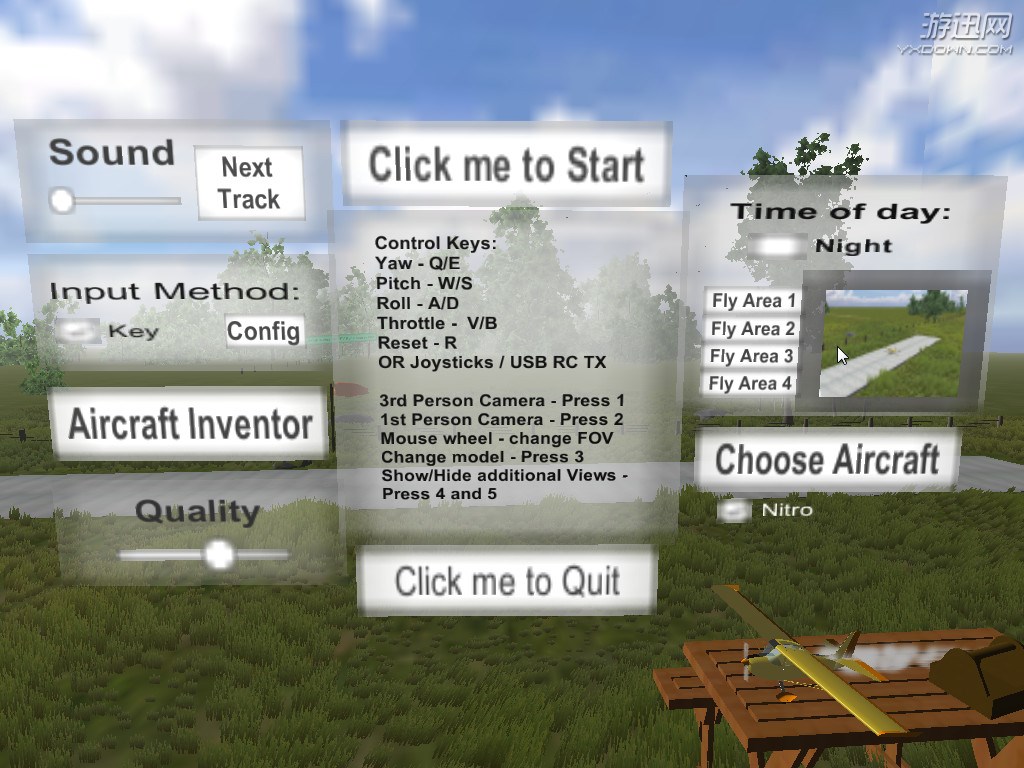Quit with the 'Click me to Quit' button
The height and width of the screenshot is (768, 1024).
(x=507, y=581)
